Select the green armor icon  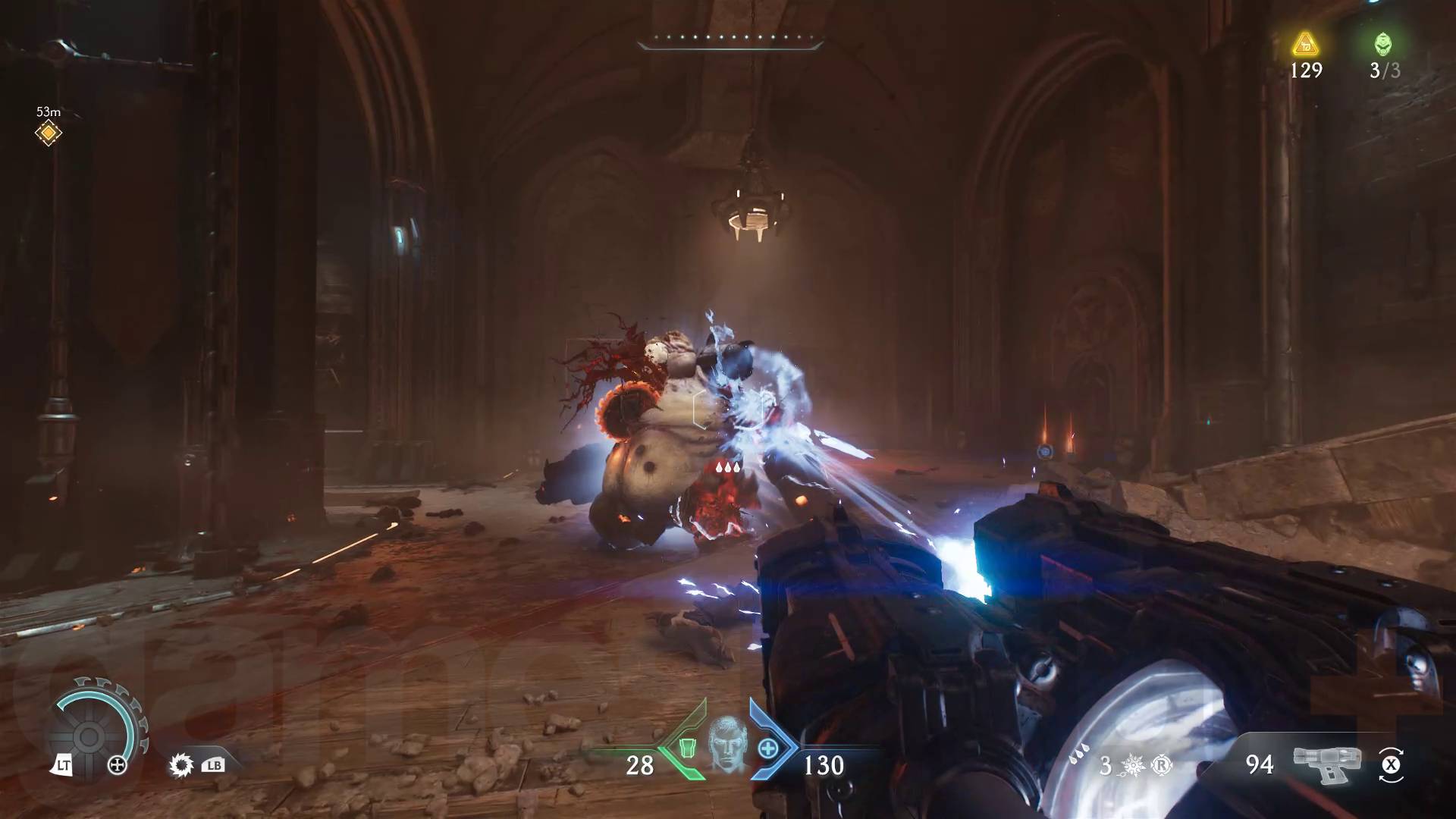coord(686,748)
